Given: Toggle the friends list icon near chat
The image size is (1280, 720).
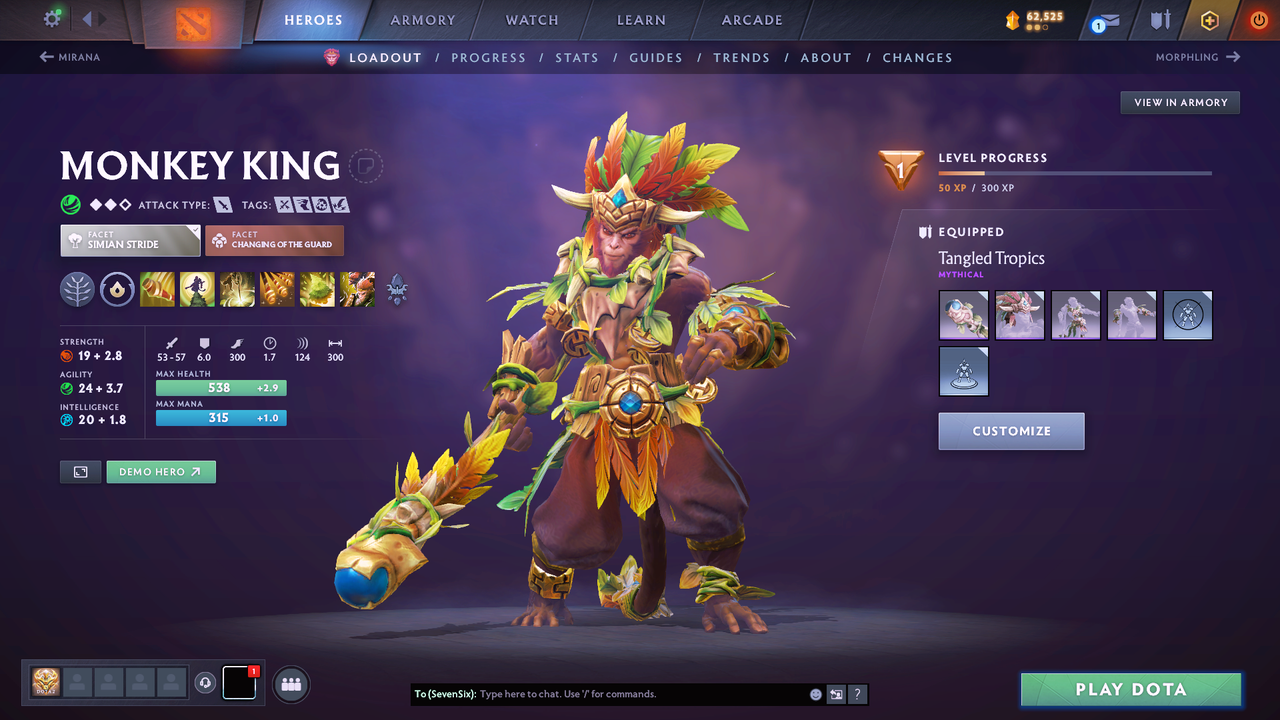Looking at the screenshot, I should pos(289,684).
